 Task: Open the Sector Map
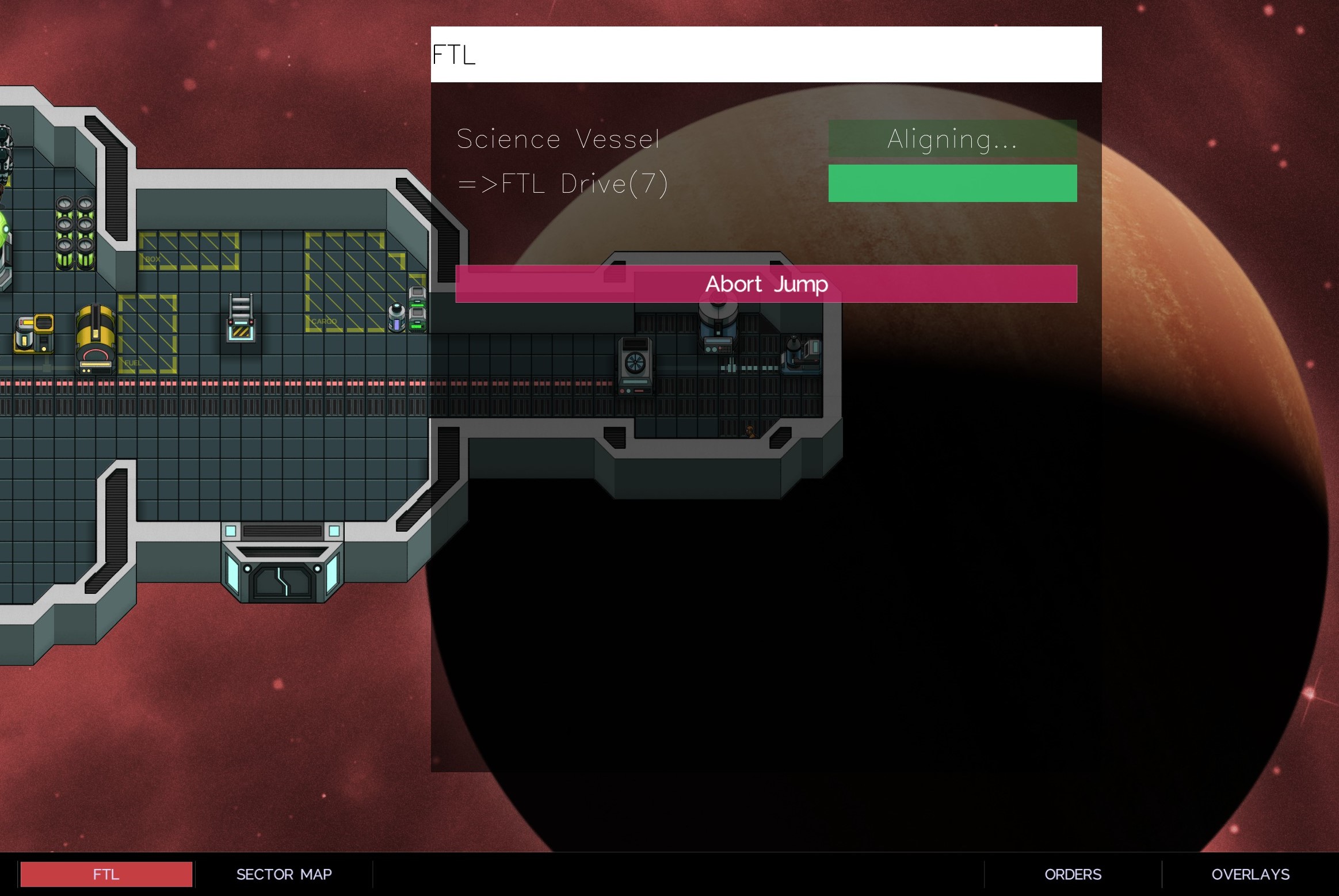point(284,874)
